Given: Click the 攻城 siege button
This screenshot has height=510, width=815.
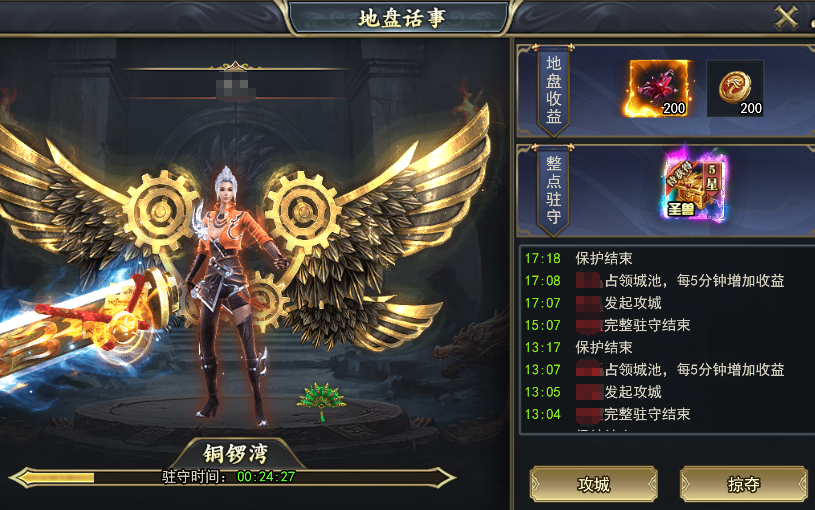Looking at the screenshot, I should (x=593, y=484).
